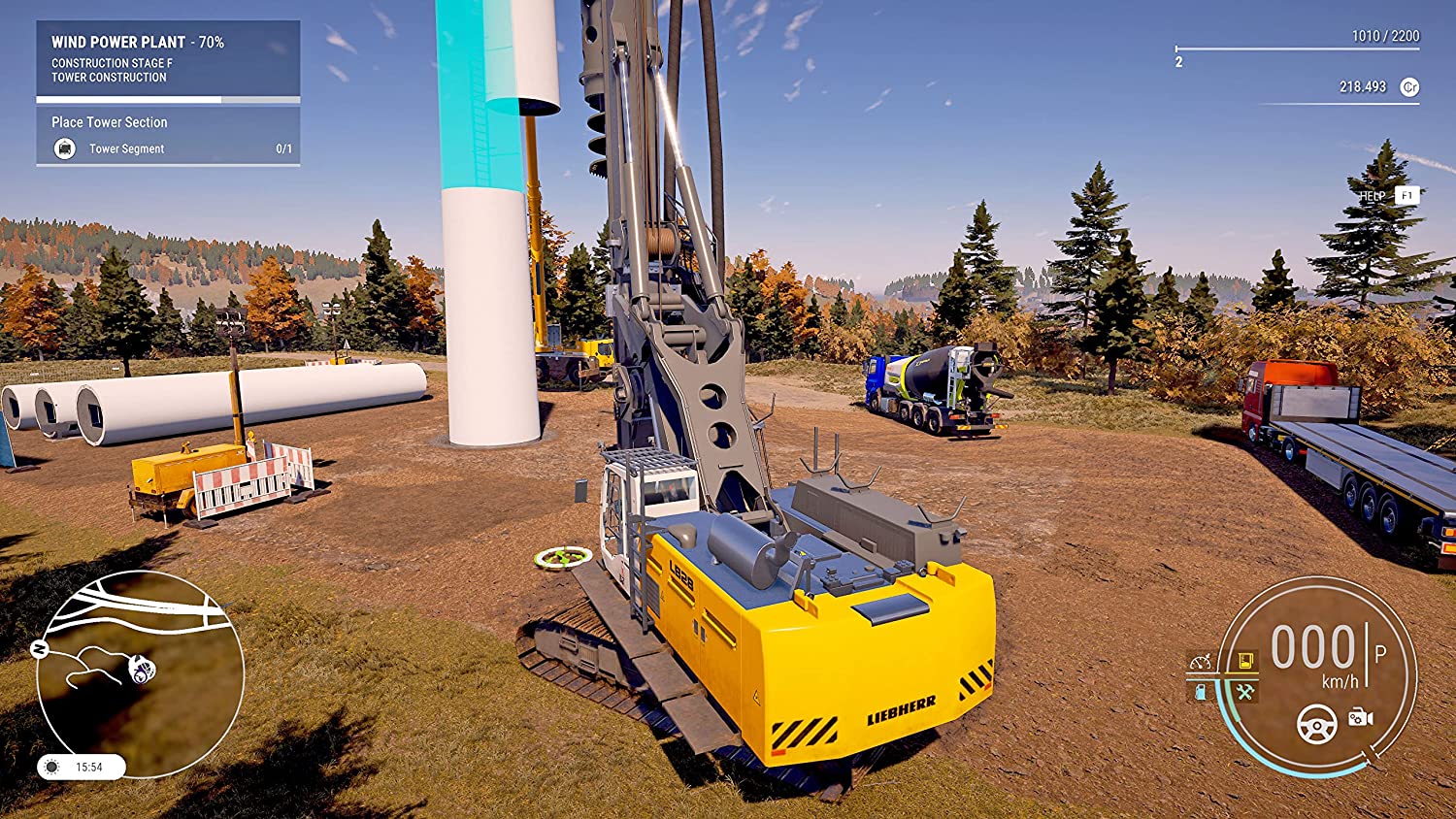Click the steering wheel icon
The height and width of the screenshot is (819, 1456).
click(1317, 724)
